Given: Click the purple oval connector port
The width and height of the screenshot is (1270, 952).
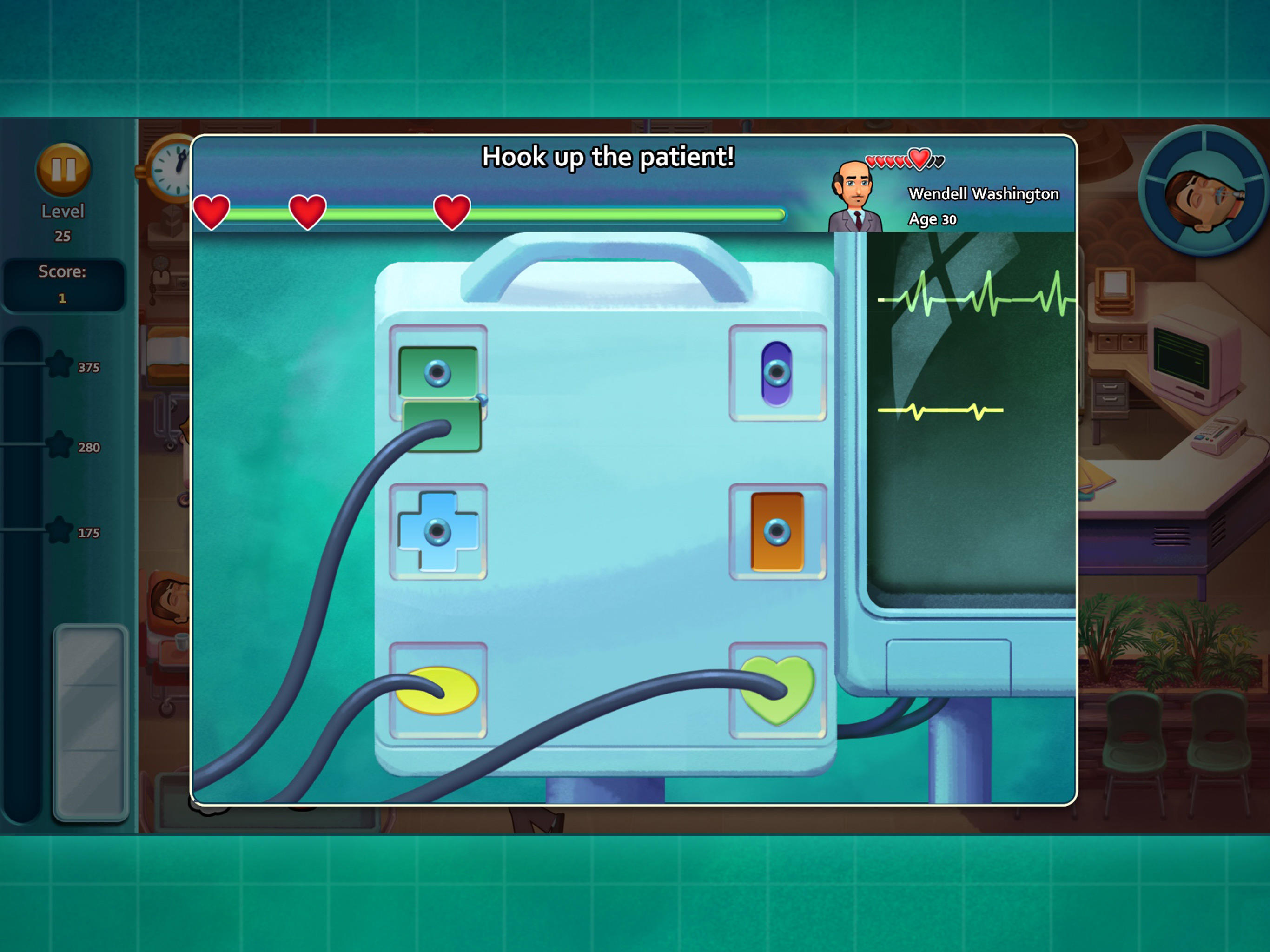Looking at the screenshot, I should pyautogui.click(x=778, y=373).
